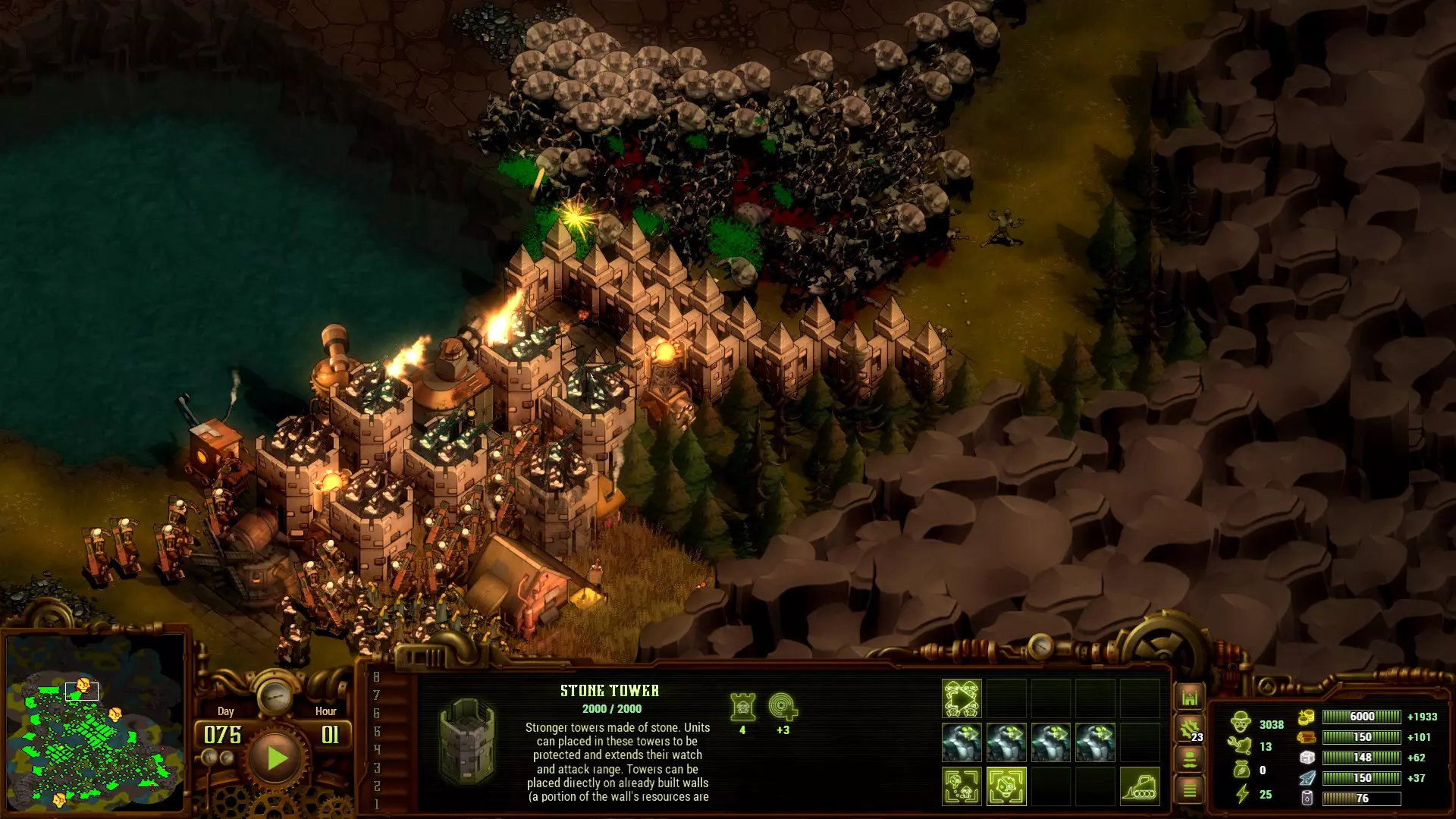1456x819 pixels.
Task: Open the game menu lines button
Action: tap(1189, 790)
